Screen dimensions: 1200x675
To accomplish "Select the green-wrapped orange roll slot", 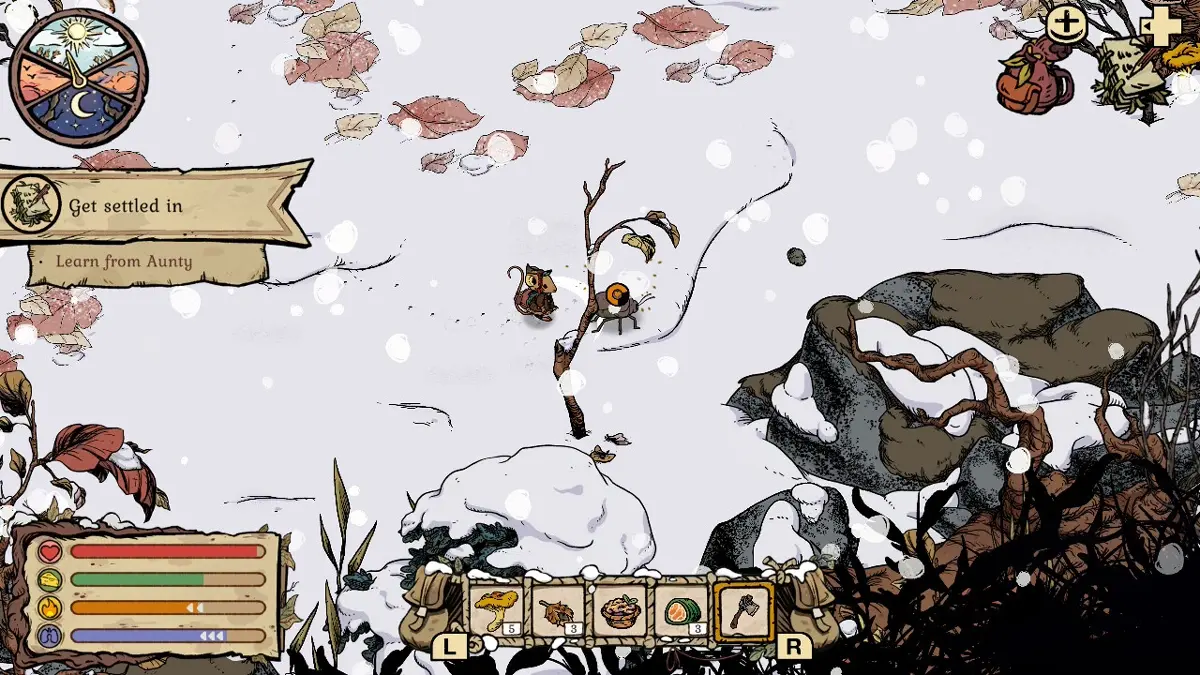I will click(681, 610).
